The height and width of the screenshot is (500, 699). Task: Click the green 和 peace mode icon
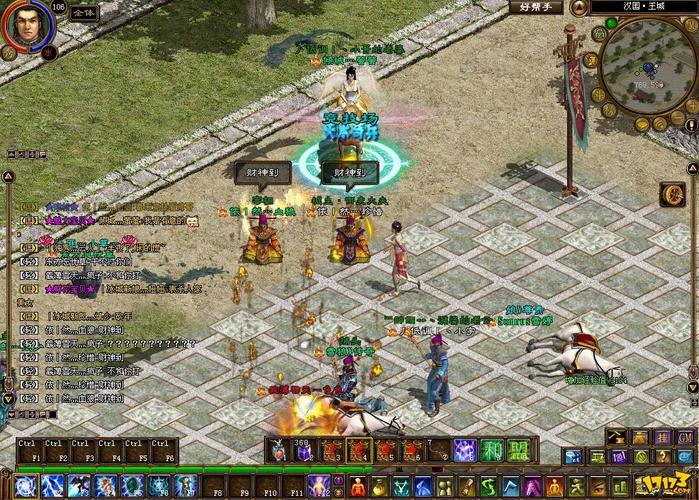[491, 451]
